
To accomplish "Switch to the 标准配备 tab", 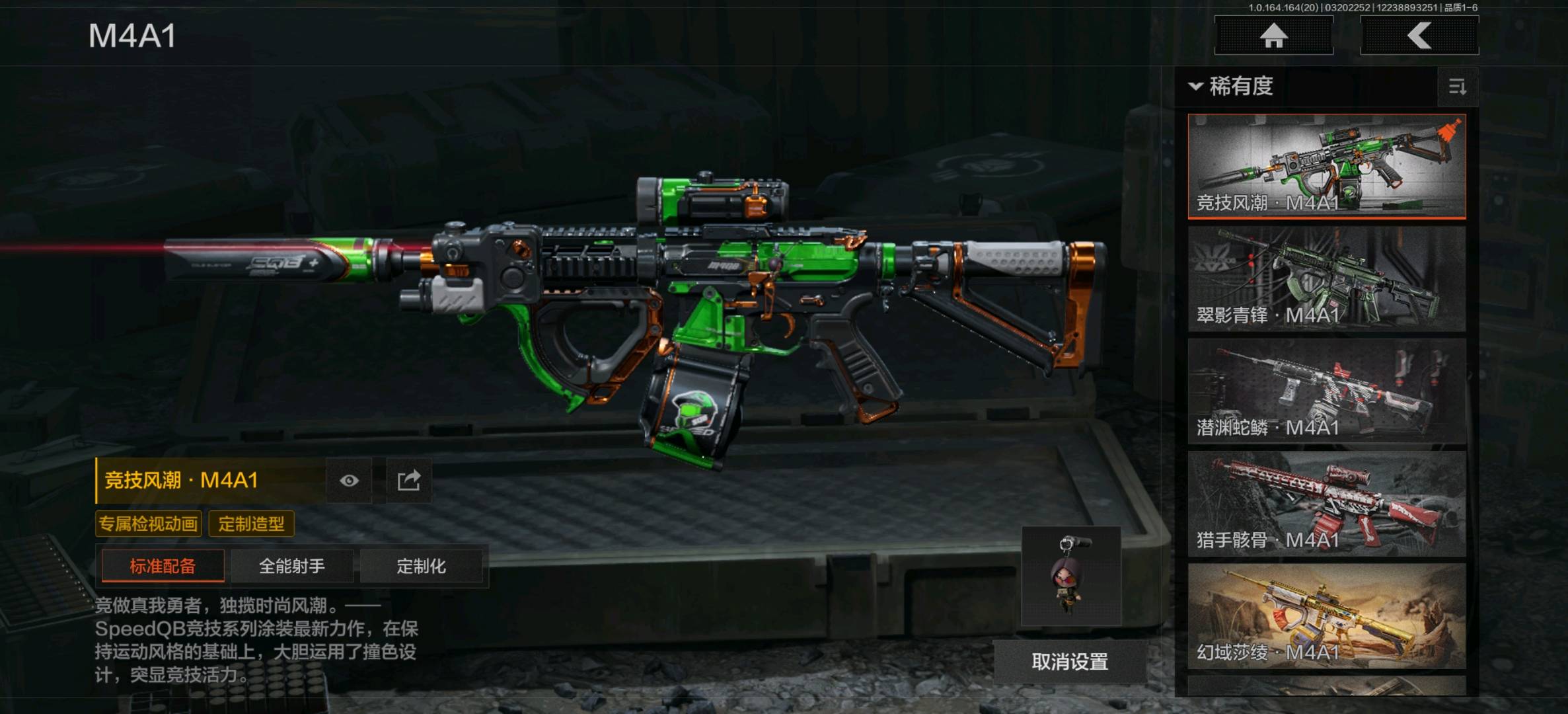I will tap(163, 566).
